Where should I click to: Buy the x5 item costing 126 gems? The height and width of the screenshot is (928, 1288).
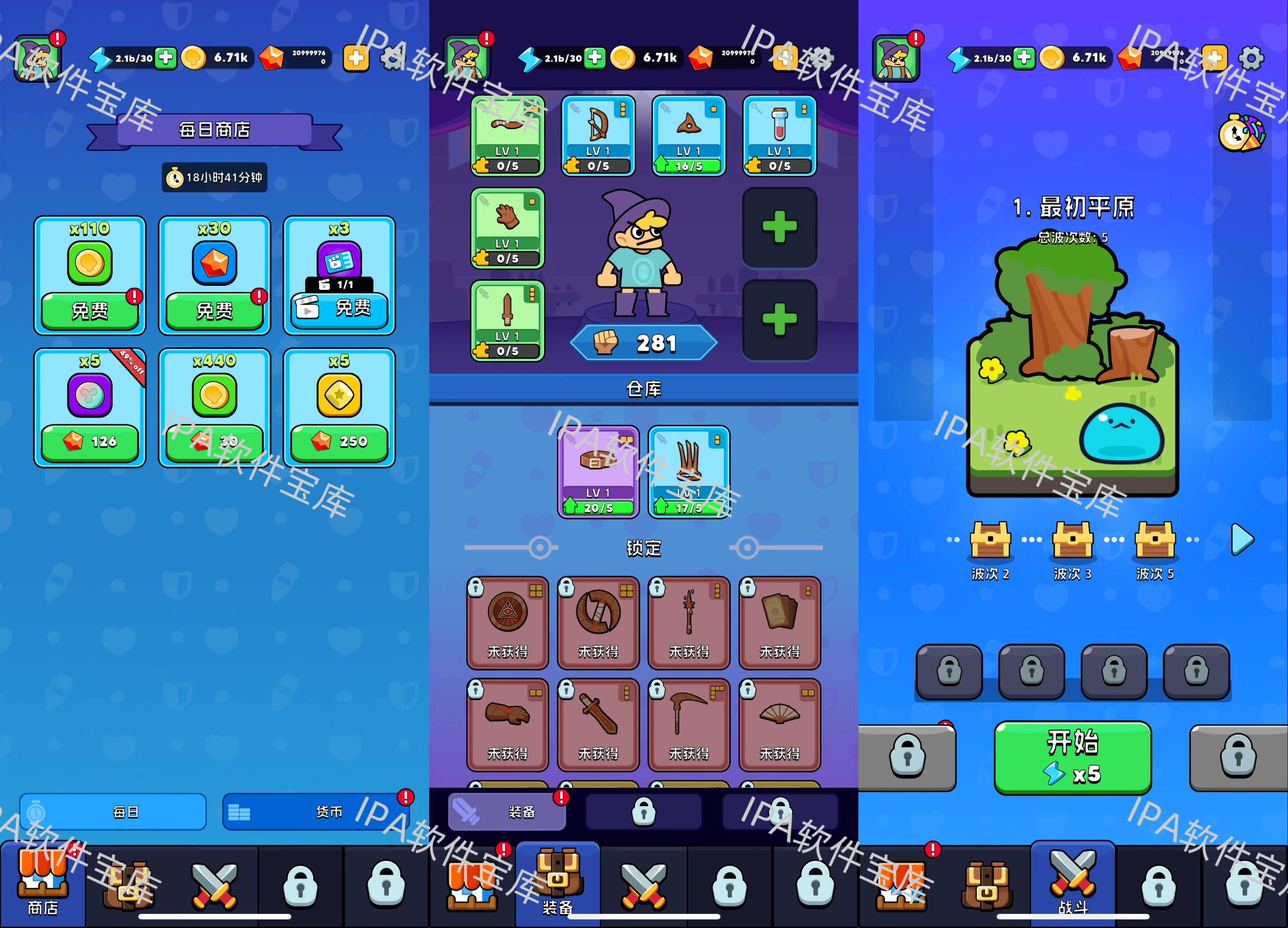[x=89, y=443]
